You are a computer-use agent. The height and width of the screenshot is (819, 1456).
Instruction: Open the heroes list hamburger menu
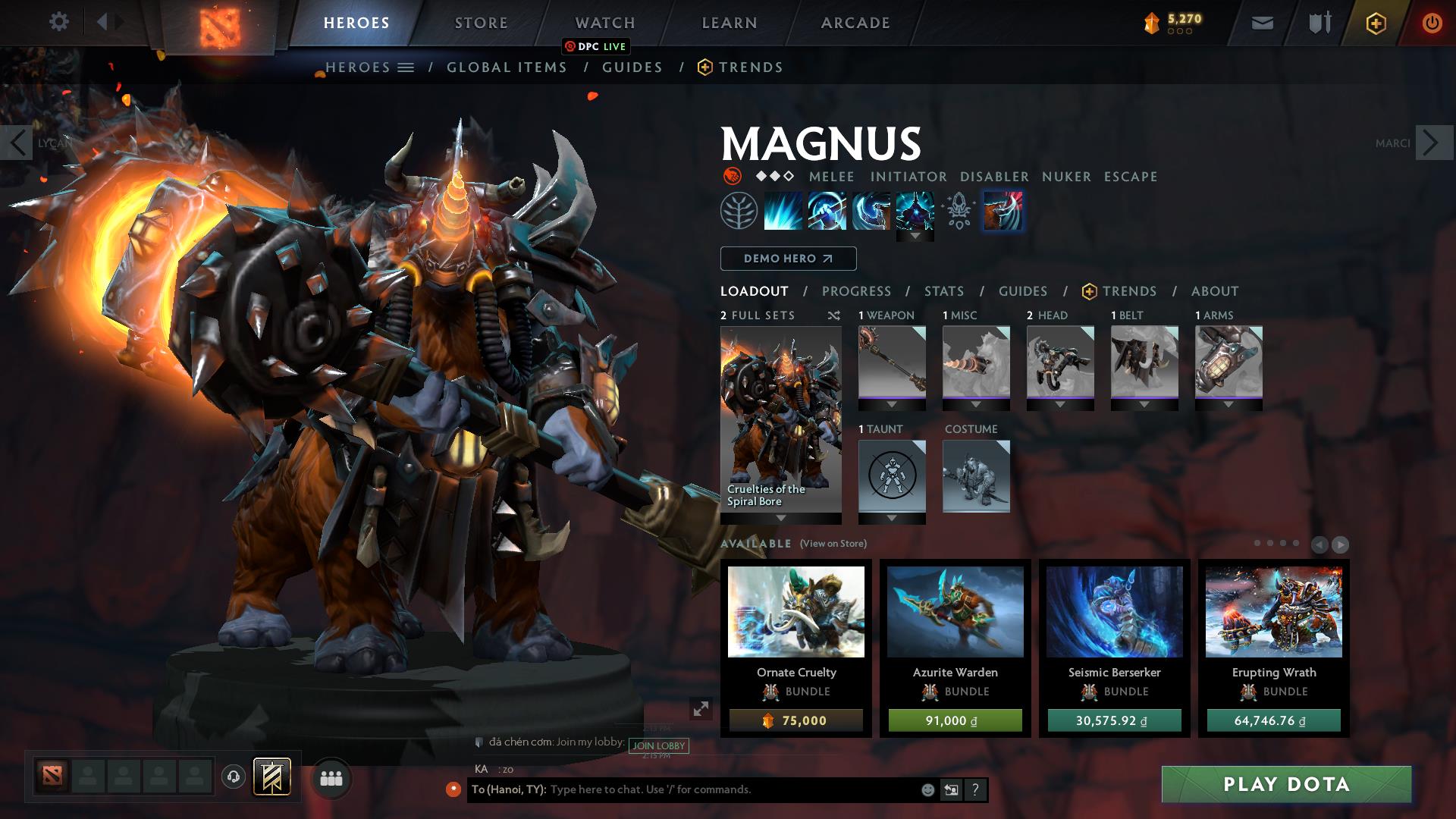[407, 67]
